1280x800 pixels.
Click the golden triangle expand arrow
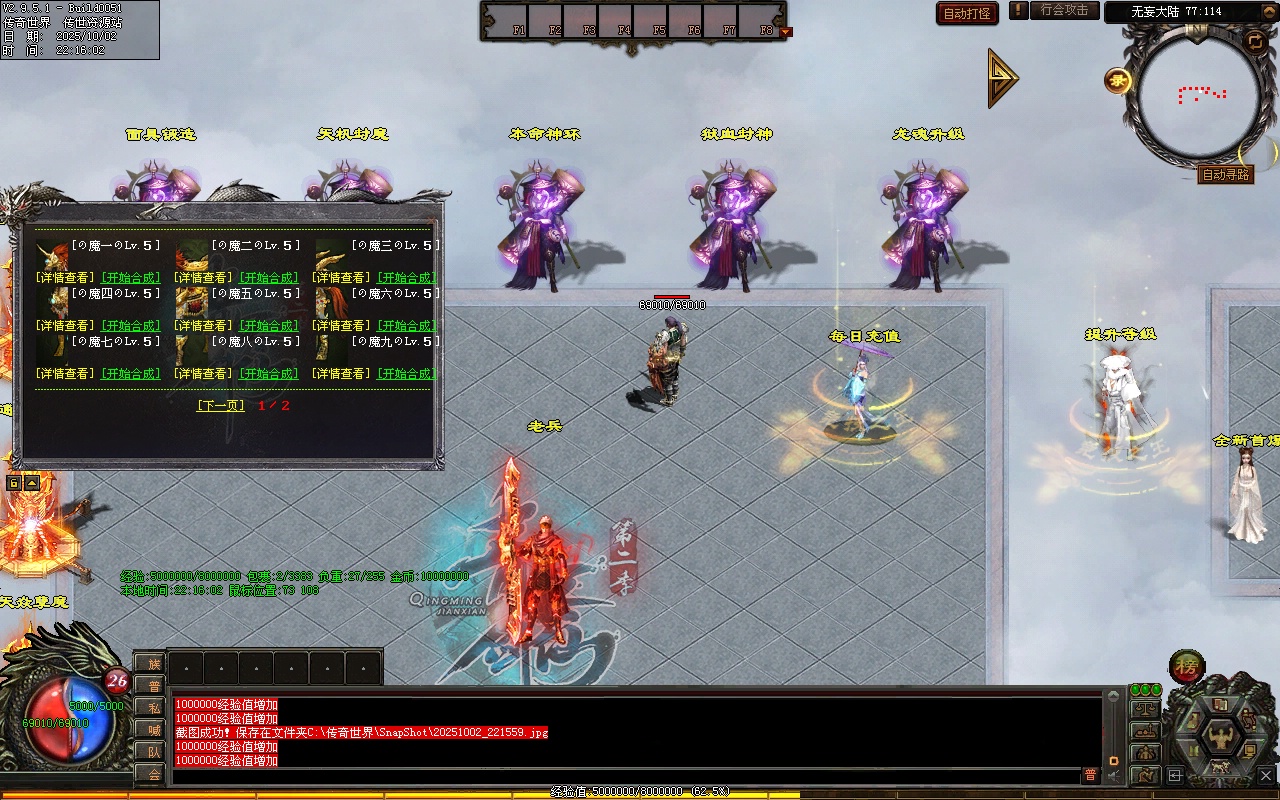[1002, 78]
